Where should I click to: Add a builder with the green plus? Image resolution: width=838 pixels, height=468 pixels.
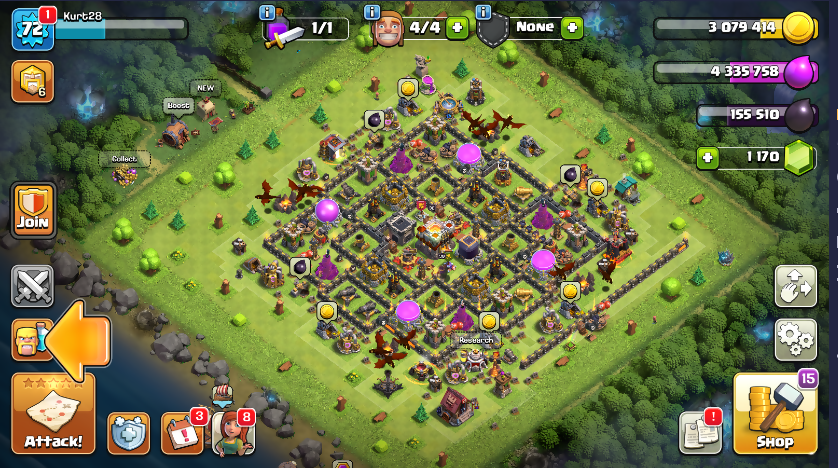click(457, 28)
